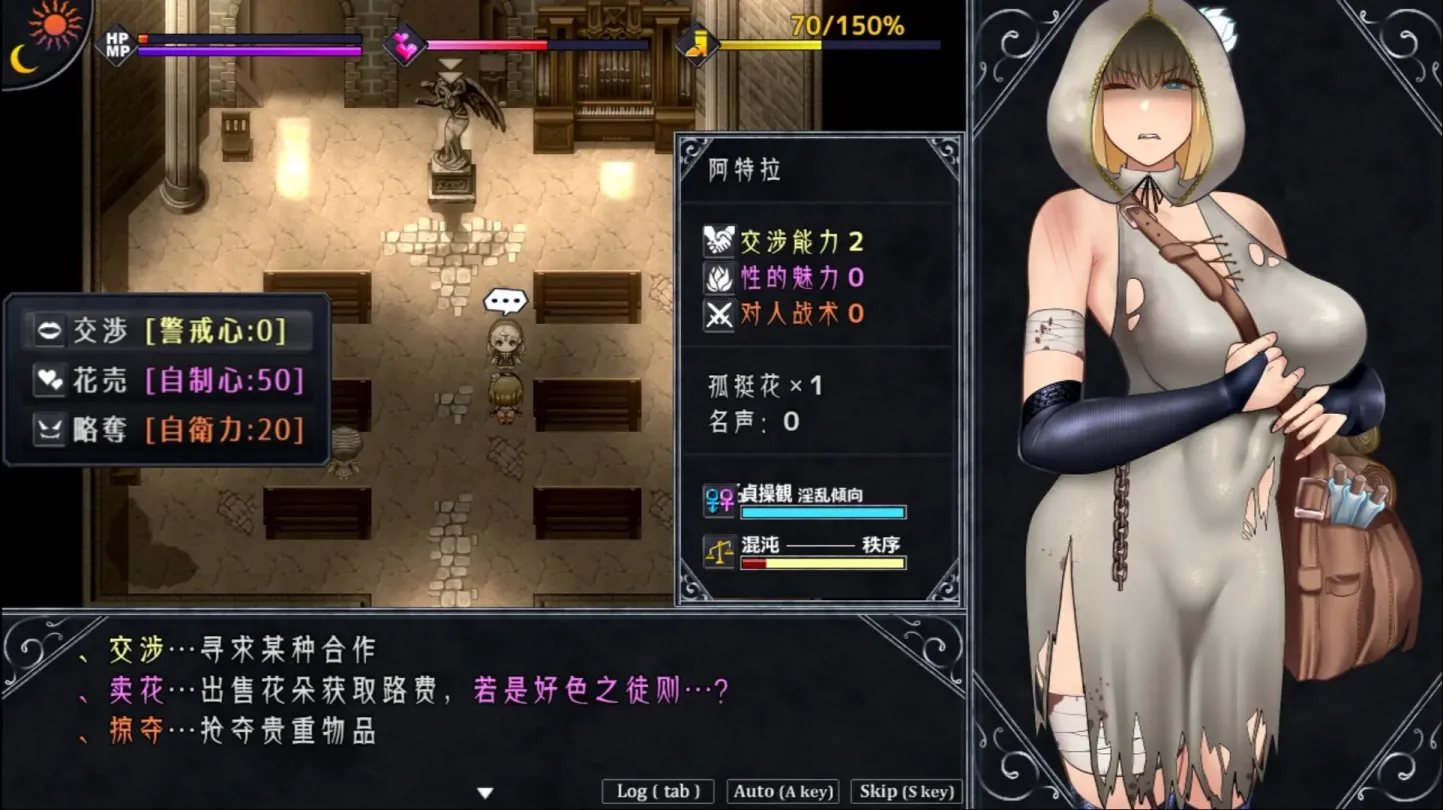Click the gender symbol icon beside 貞操観
Image resolution: width=1443 pixels, height=810 pixels.
(719, 501)
